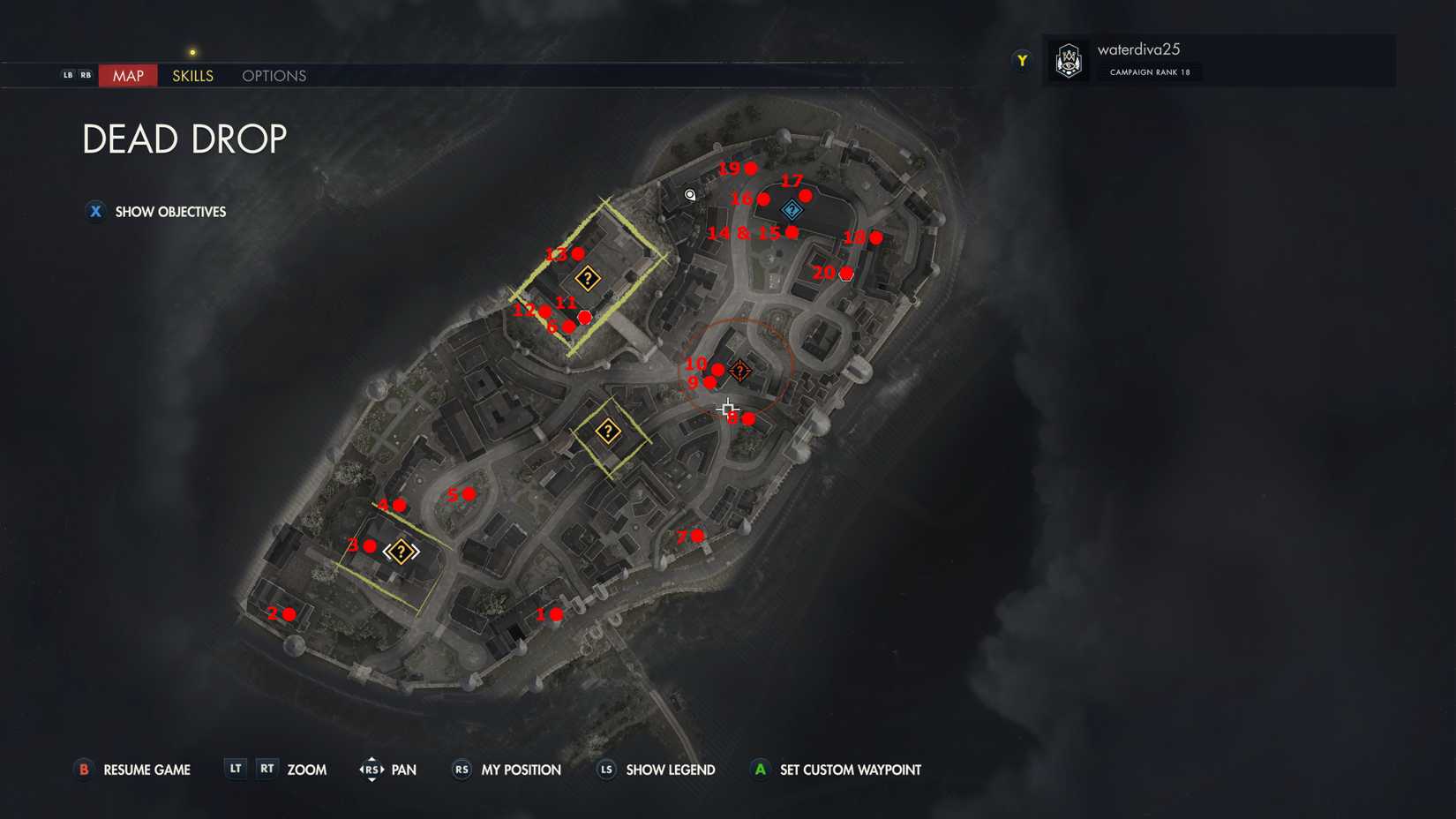Image resolution: width=1456 pixels, height=819 pixels.
Task: Click Show Objectives
Action: (x=155, y=212)
